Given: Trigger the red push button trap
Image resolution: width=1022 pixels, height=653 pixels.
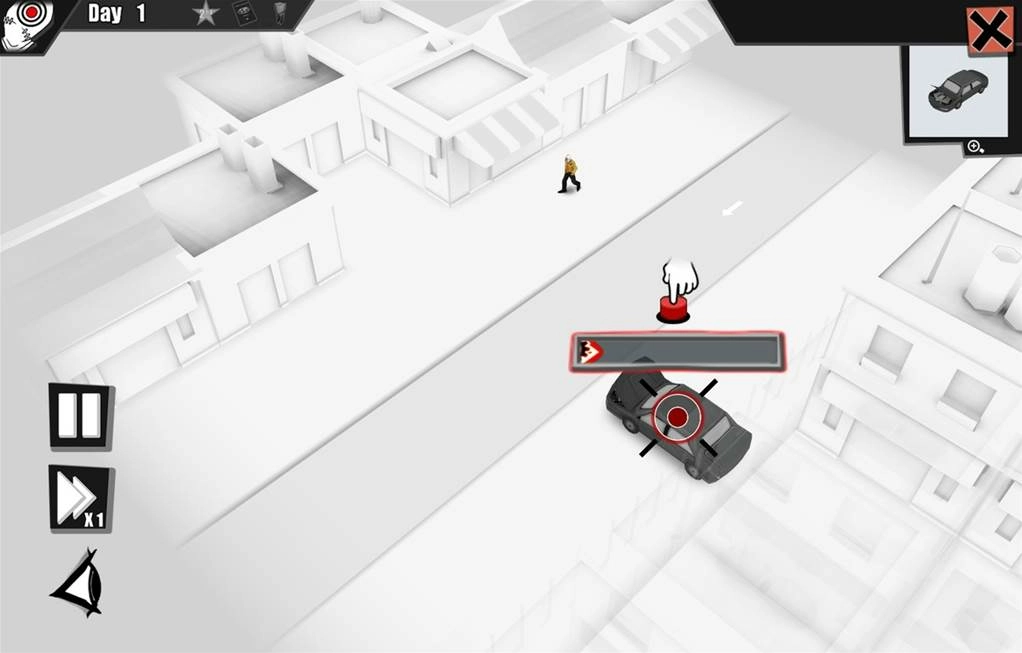Looking at the screenshot, I should (x=673, y=311).
